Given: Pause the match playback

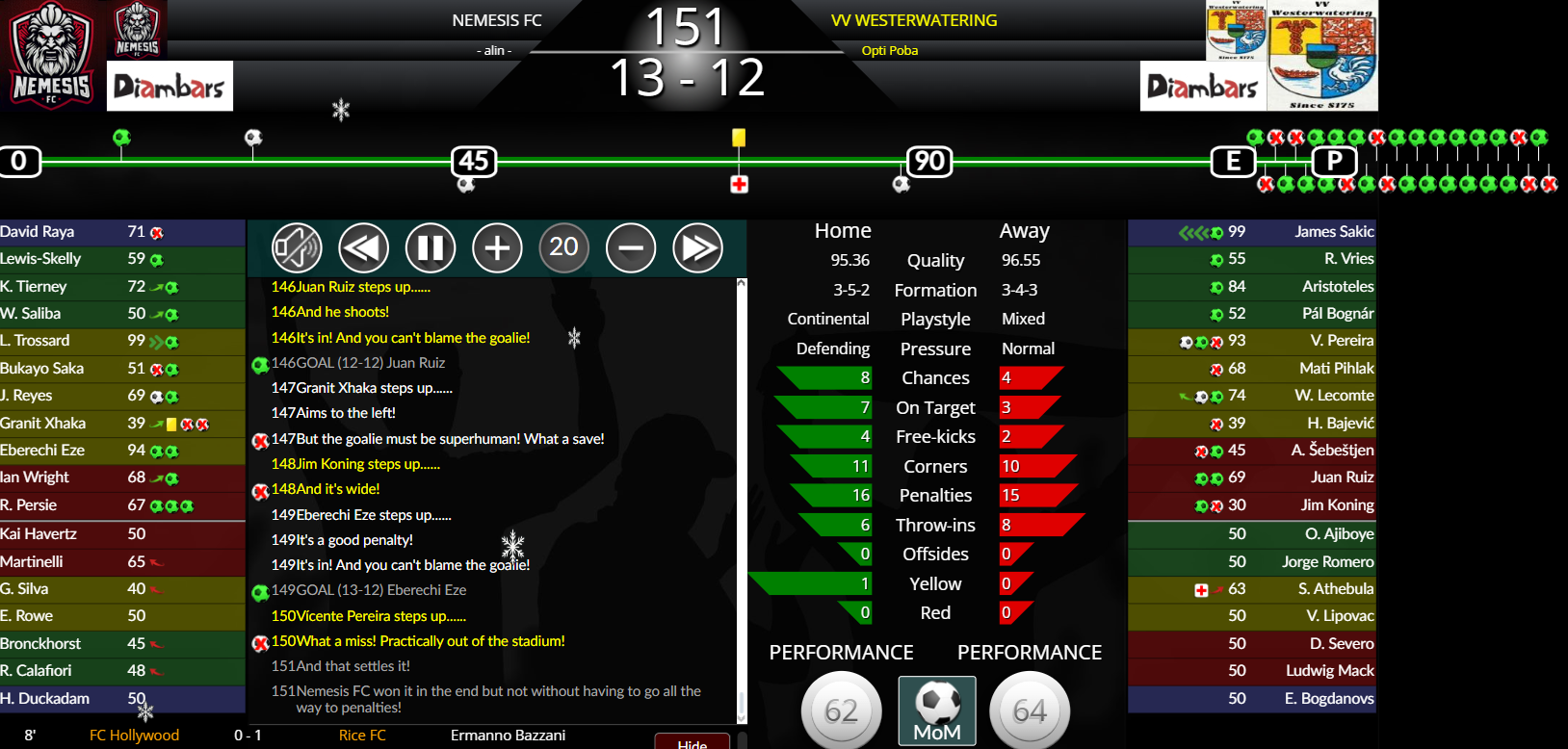Looking at the screenshot, I should pyautogui.click(x=431, y=248).
